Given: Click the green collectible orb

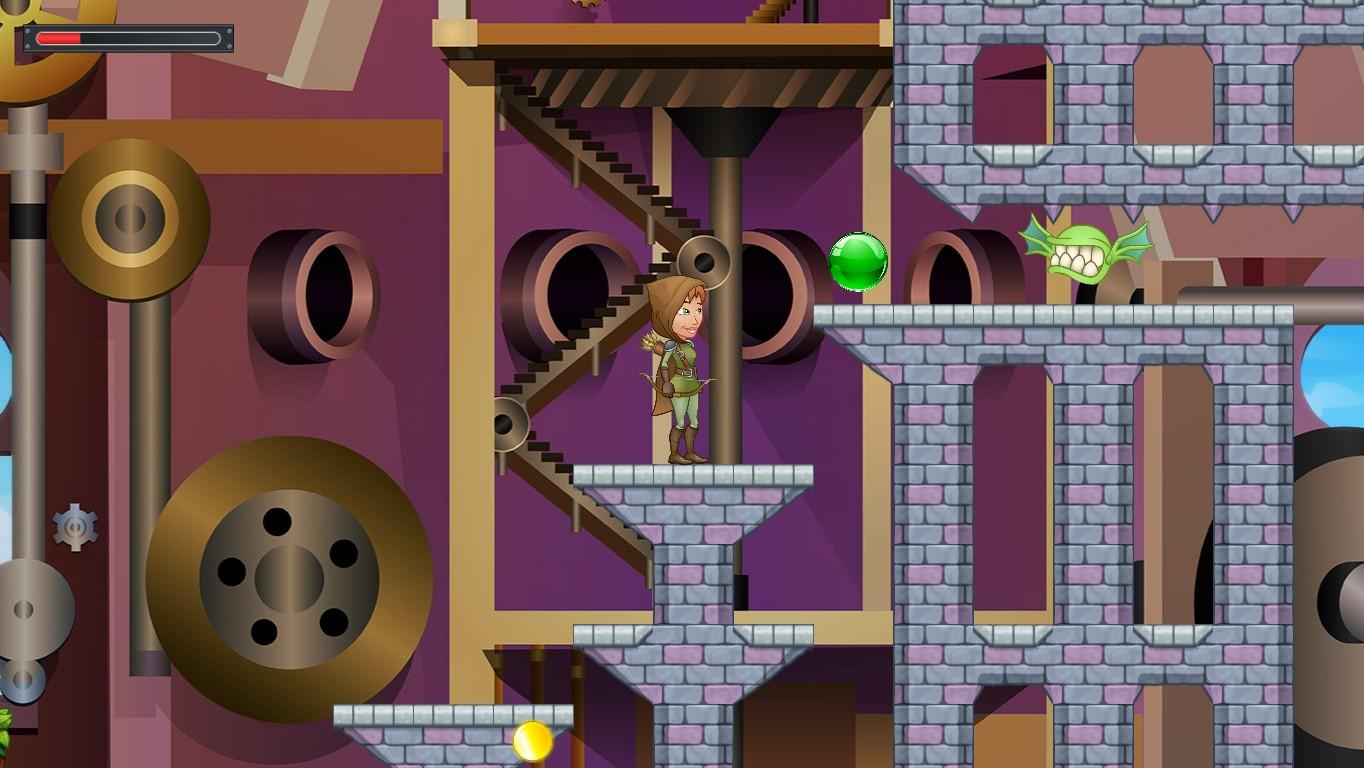Looking at the screenshot, I should [858, 260].
